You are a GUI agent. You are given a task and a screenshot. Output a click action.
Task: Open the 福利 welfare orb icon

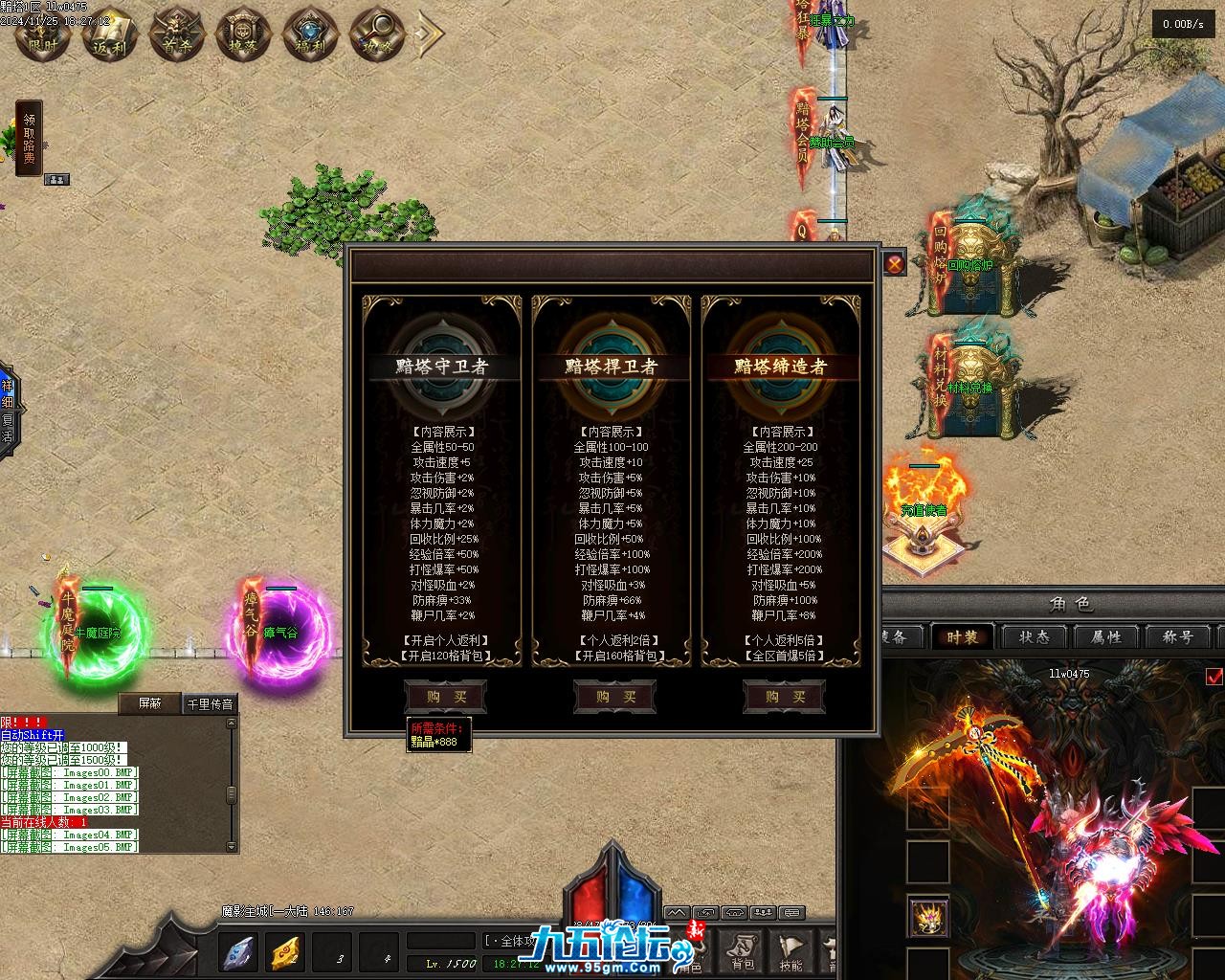coord(311,33)
